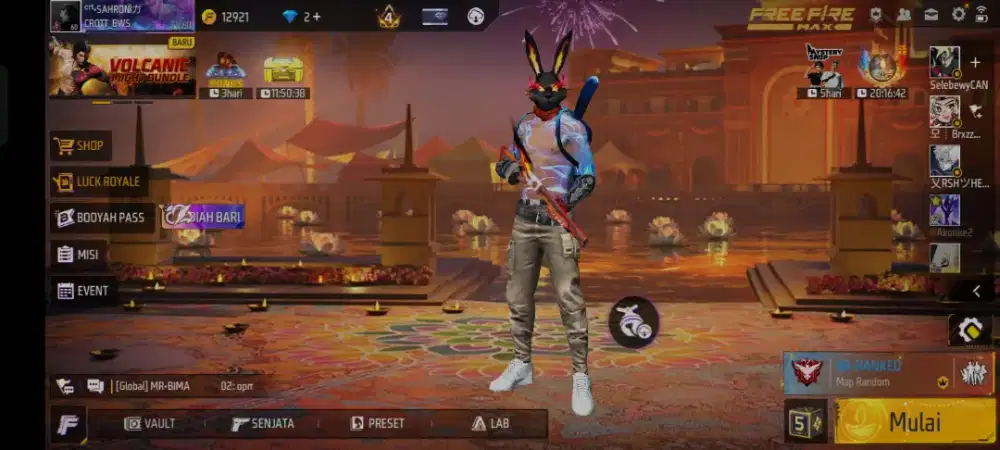This screenshot has width=1000, height=450.
Task: Open the settings gear icon
Action: point(959,14)
